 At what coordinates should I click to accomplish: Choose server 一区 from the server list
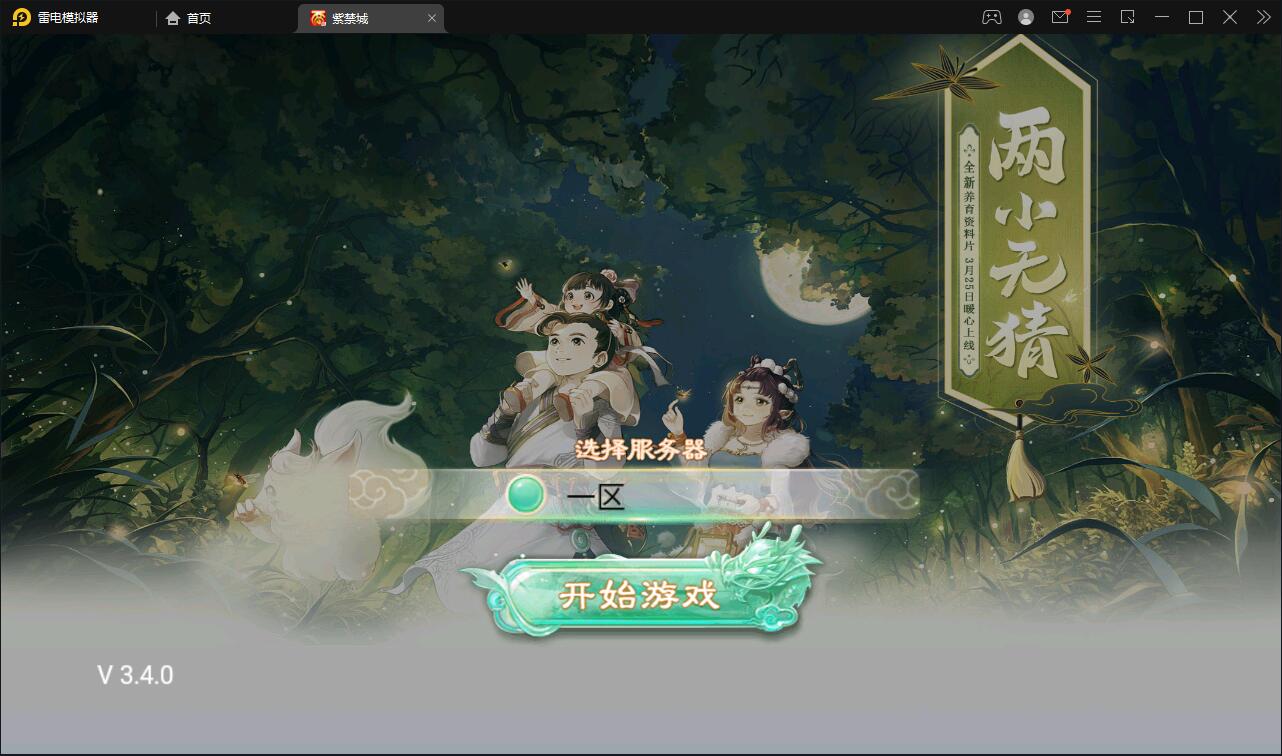point(593,495)
